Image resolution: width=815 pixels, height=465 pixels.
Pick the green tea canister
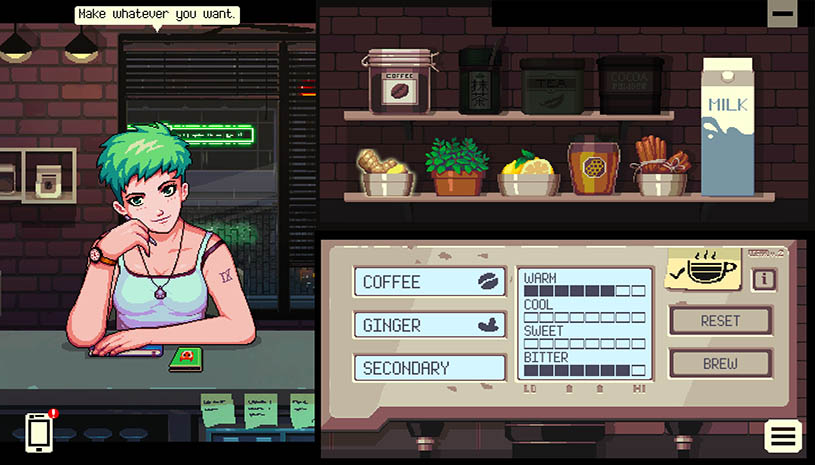[481, 81]
